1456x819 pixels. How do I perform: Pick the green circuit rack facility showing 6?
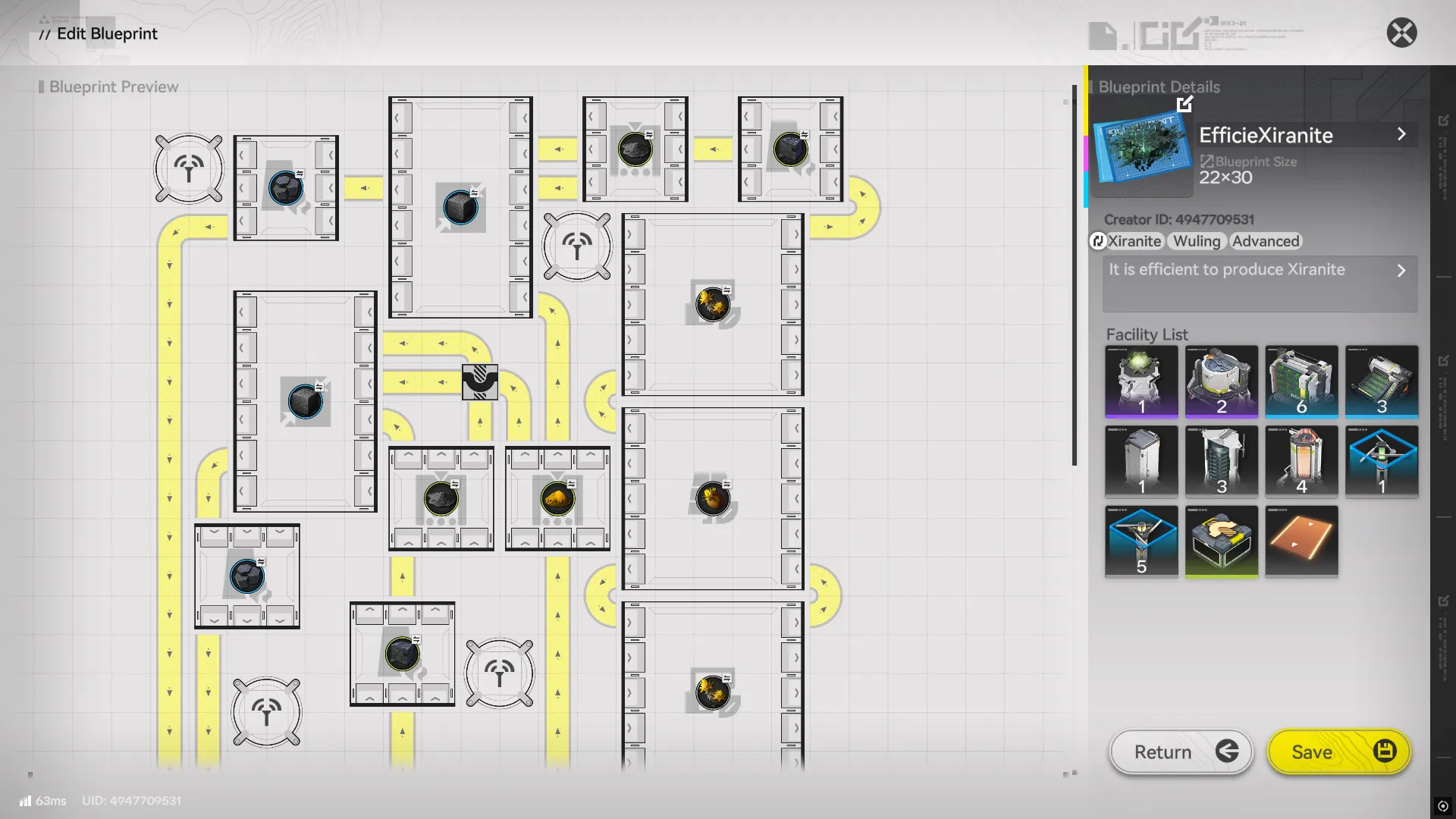(1302, 381)
